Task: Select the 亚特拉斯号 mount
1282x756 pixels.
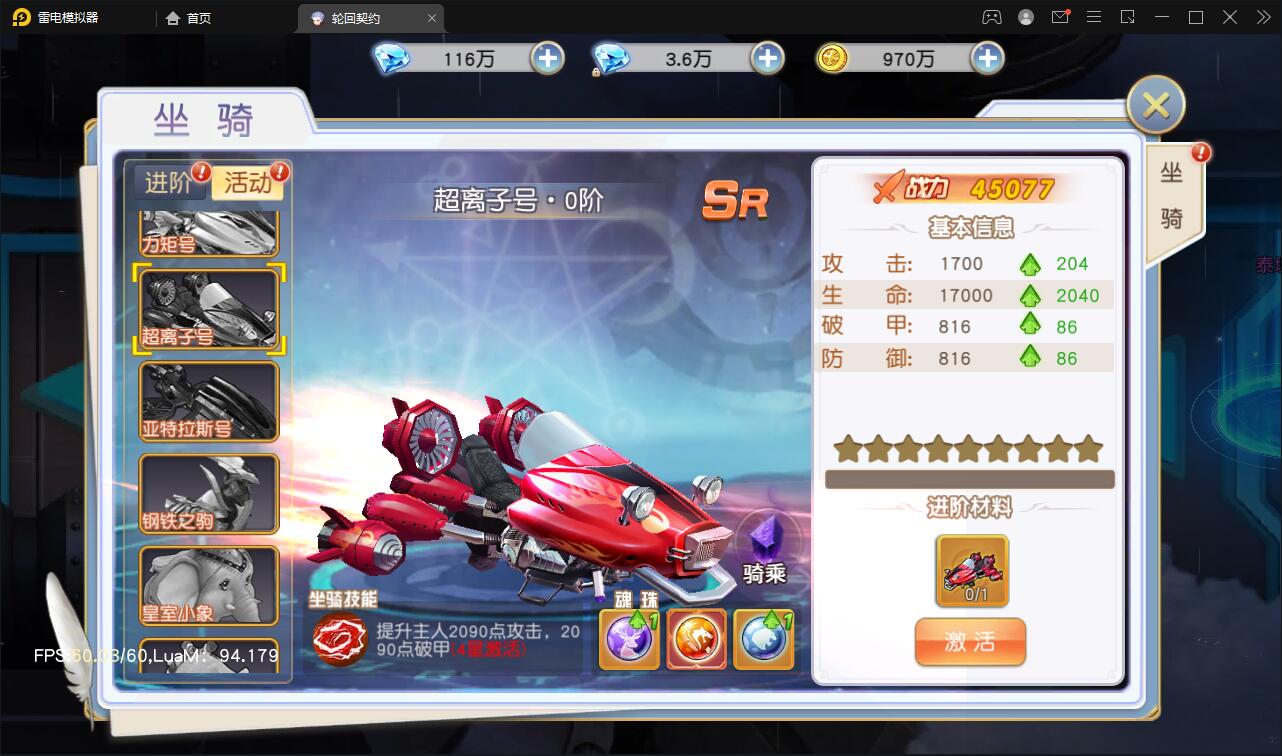Action: [207, 401]
